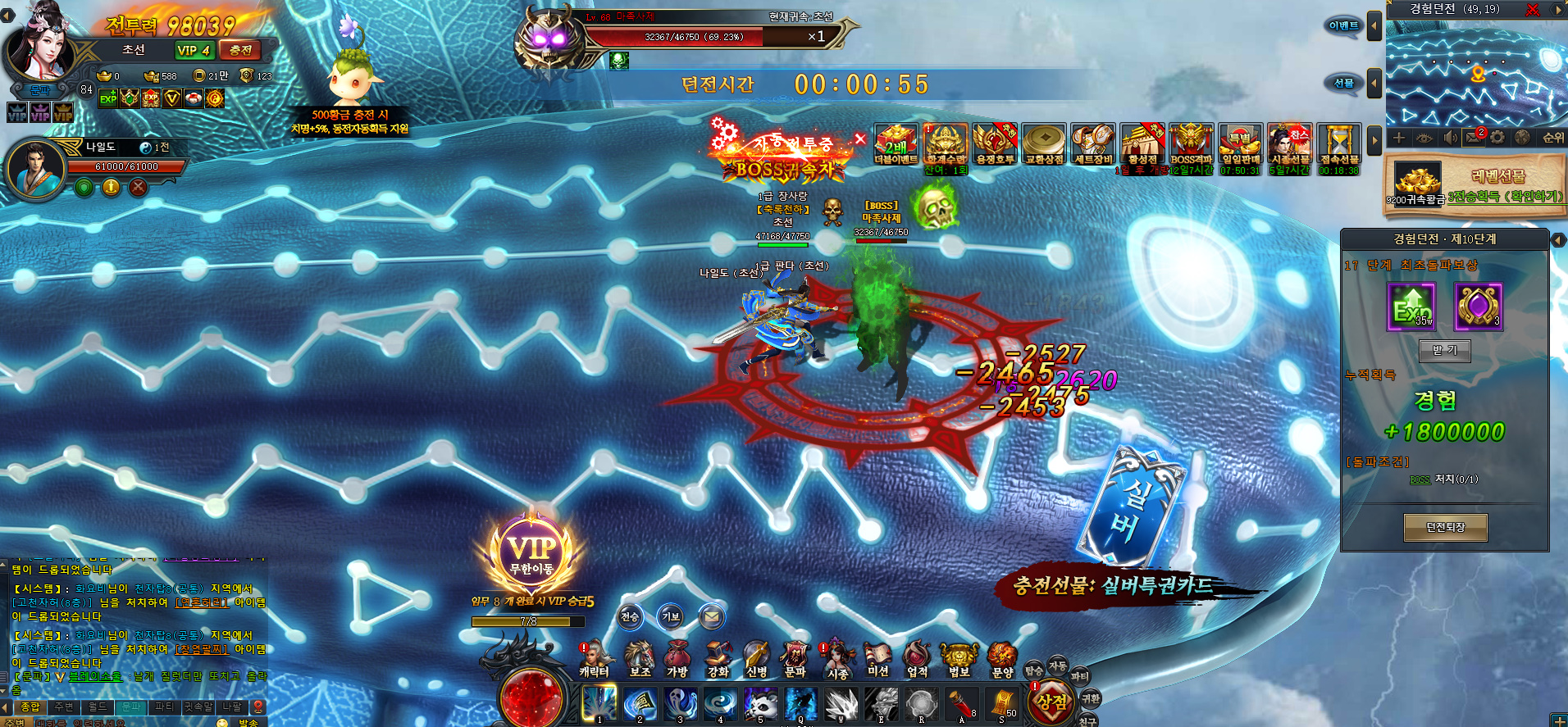This screenshot has width=1568, height=727.
Task: Open the BOSS격파 event icon
Action: point(1191,144)
